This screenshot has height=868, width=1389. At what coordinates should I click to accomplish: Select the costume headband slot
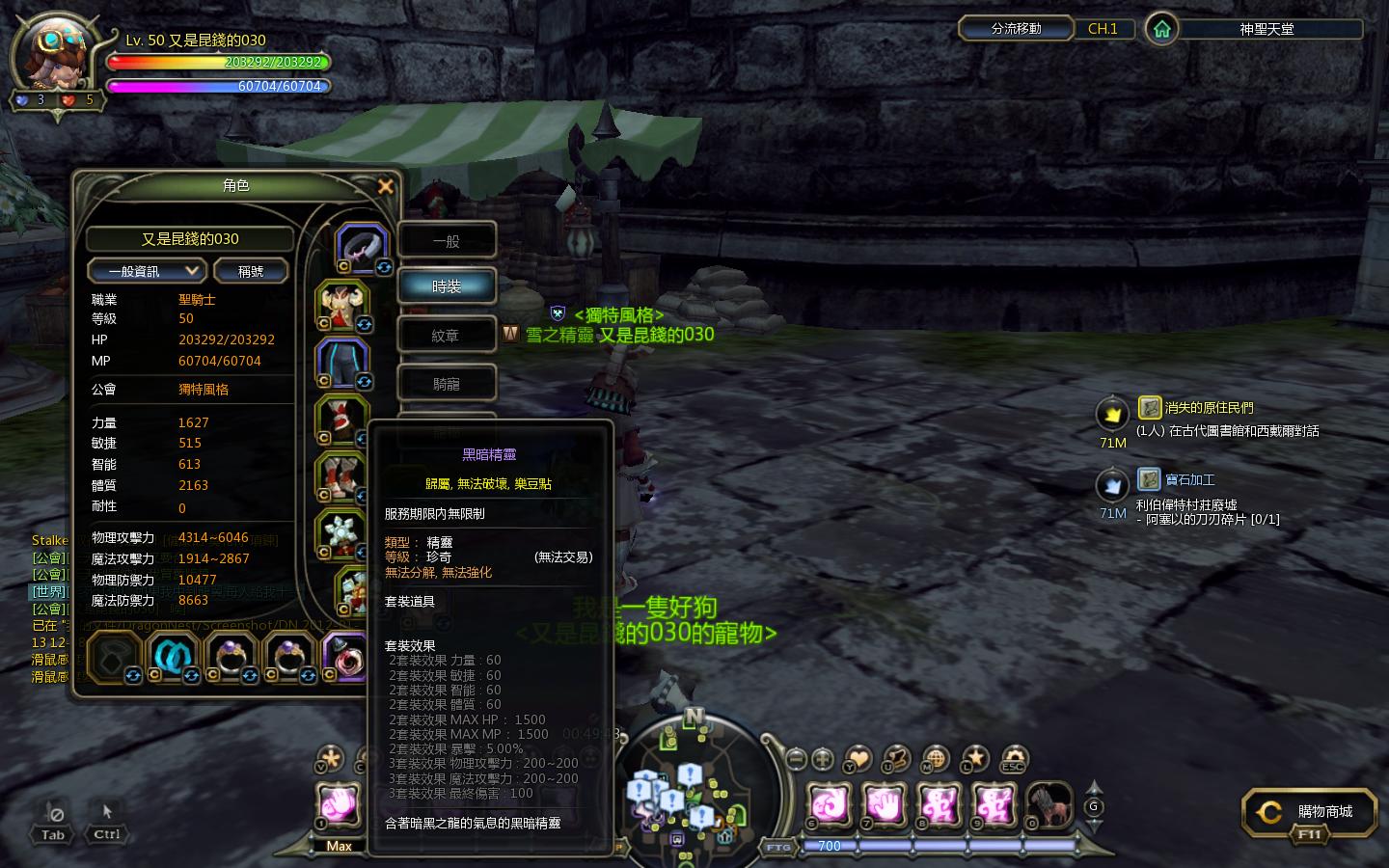(x=362, y=246)
